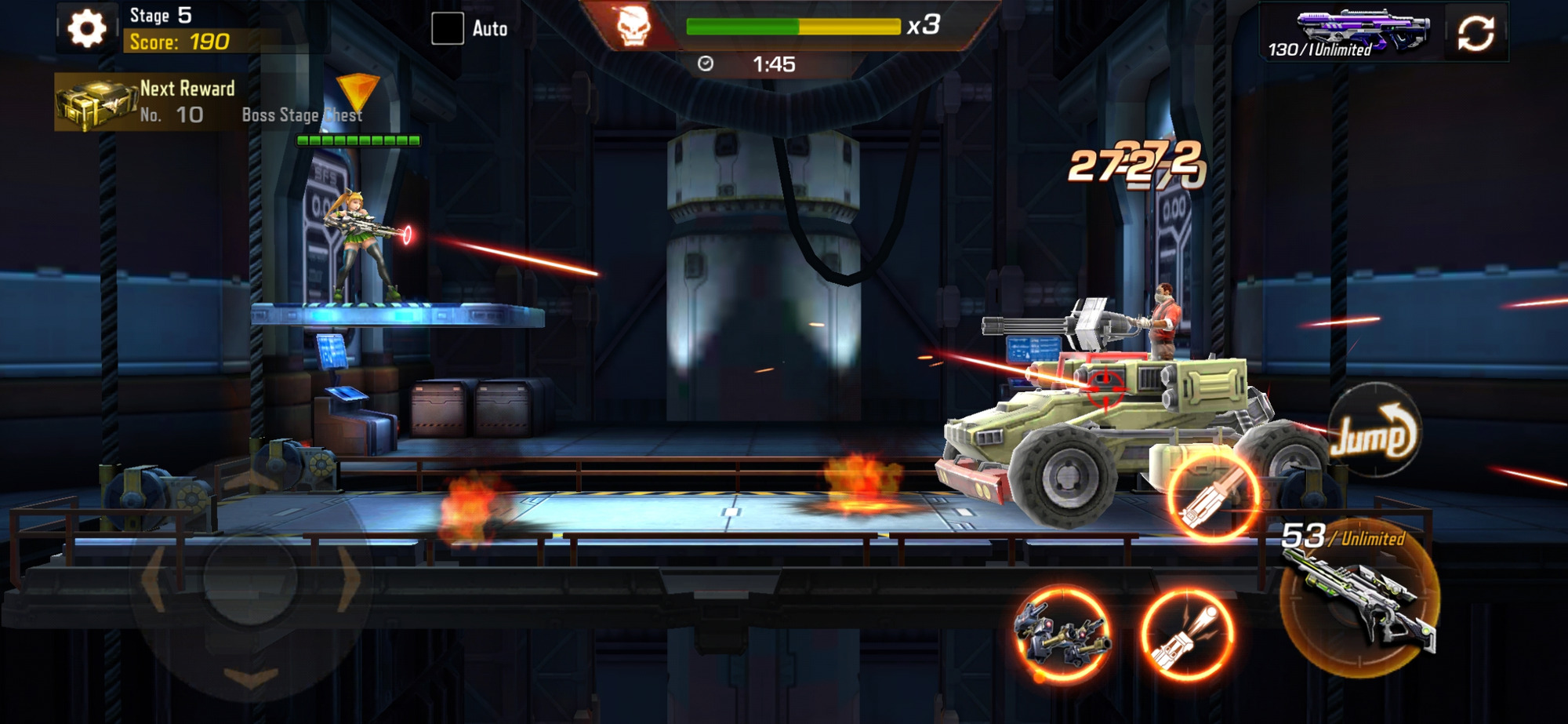Open the gear settings menu

[x=86, y=29]
